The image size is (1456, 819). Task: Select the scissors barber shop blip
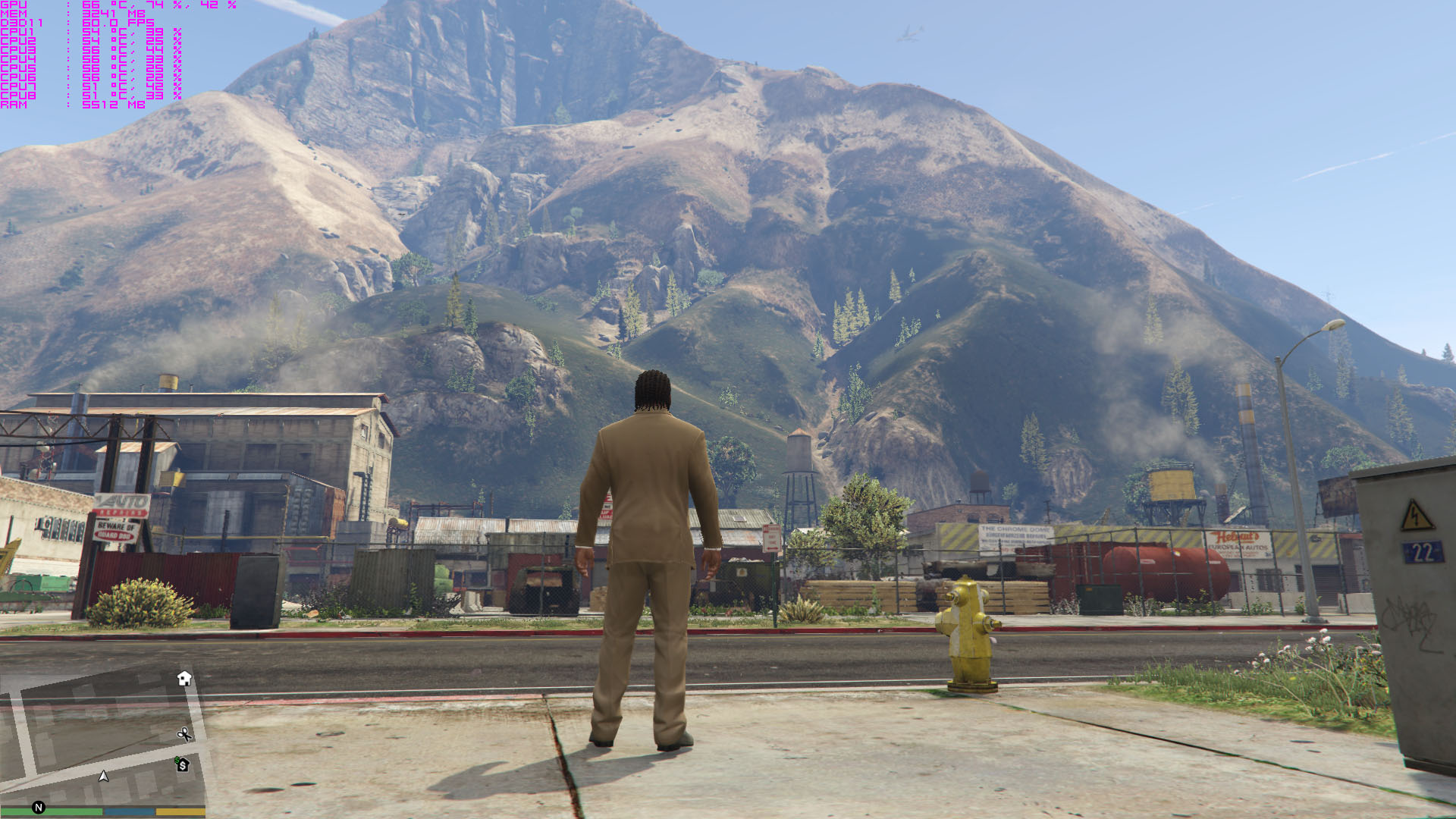pos(184,734)
